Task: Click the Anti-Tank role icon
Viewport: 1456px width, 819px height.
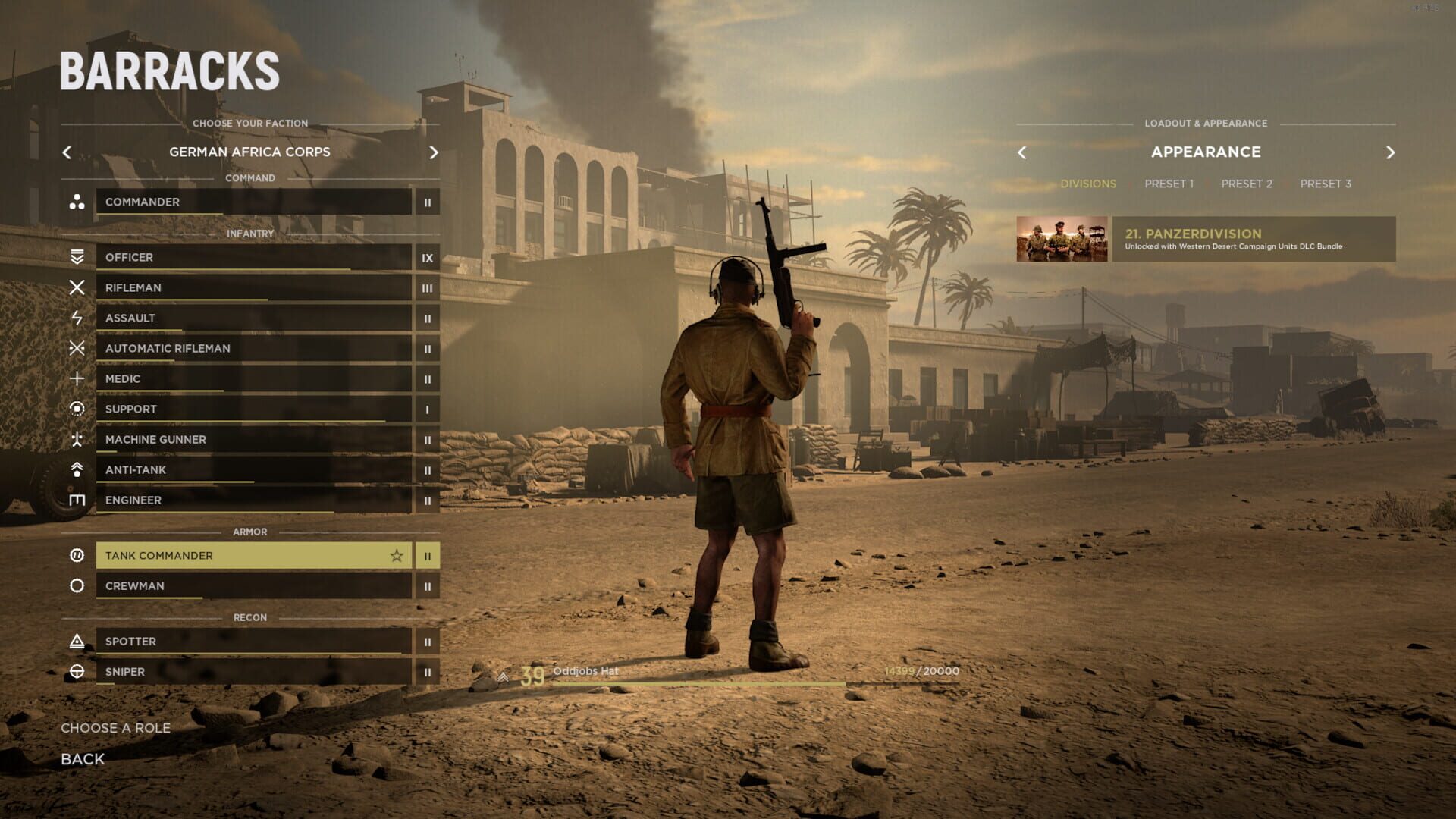Action: pos(78,470)
